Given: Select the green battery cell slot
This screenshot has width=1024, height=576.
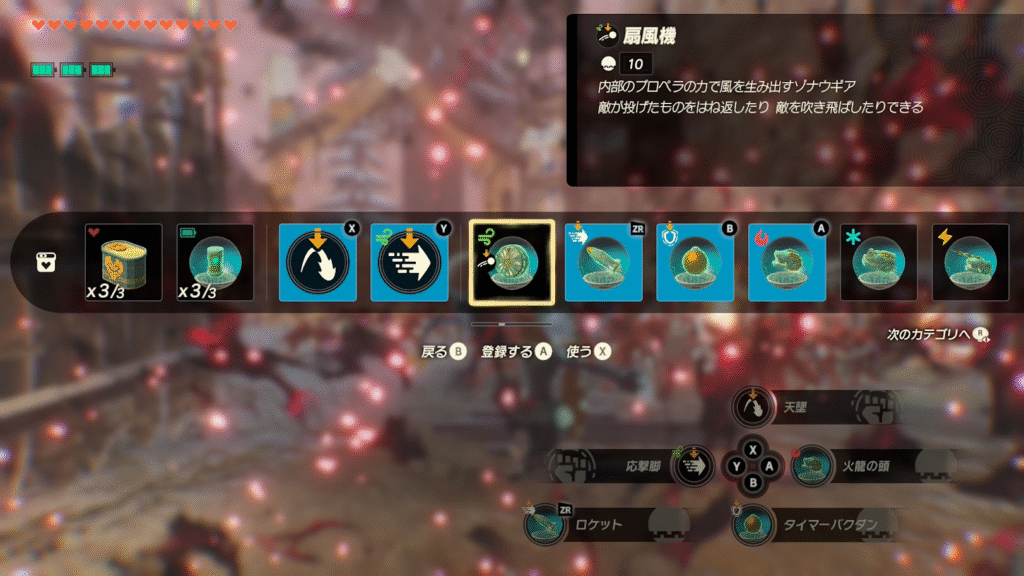Looking at the screenshot, I should tap(215, 262).
